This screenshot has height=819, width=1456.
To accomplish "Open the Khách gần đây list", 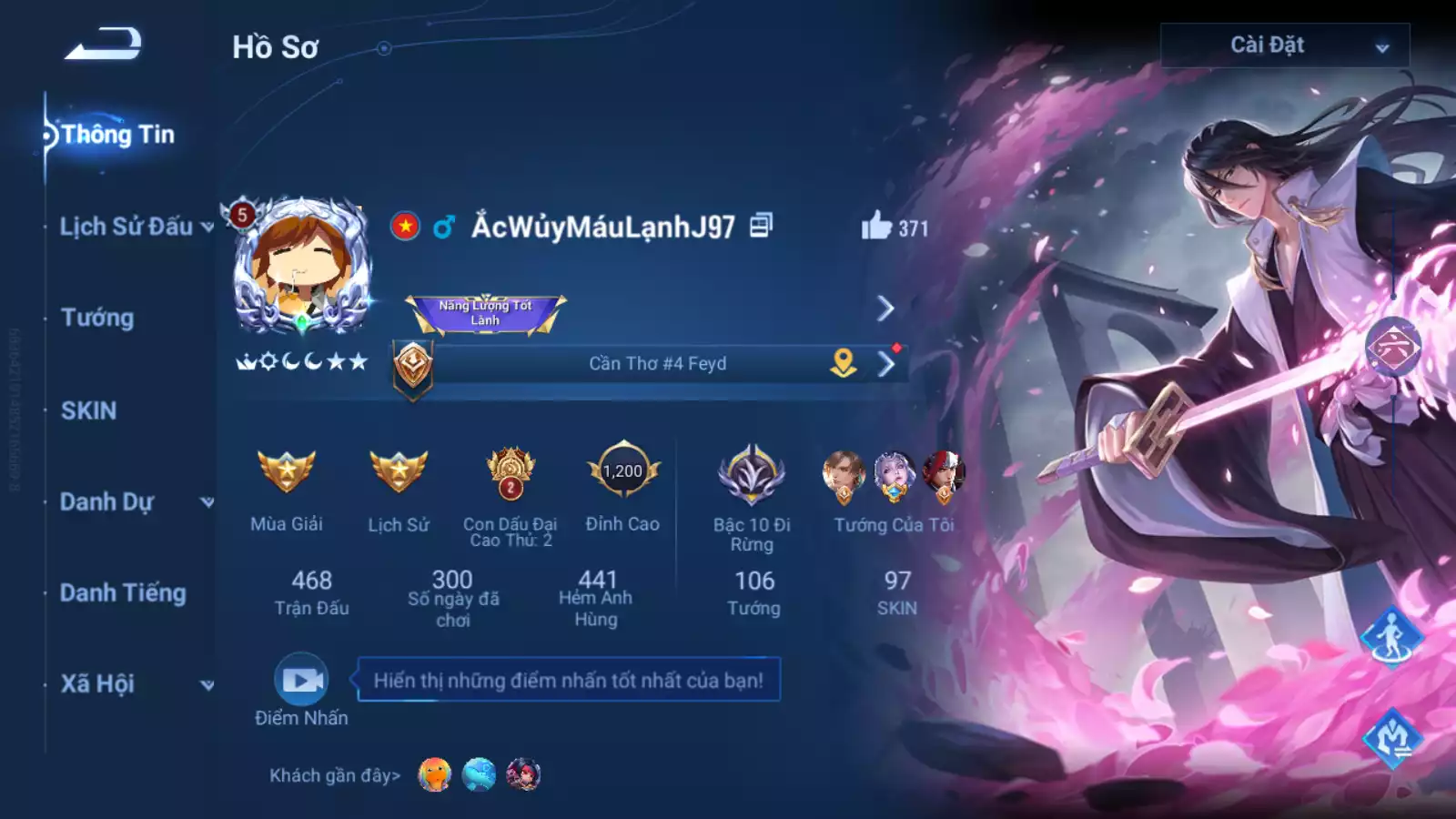I will point(332,775).
